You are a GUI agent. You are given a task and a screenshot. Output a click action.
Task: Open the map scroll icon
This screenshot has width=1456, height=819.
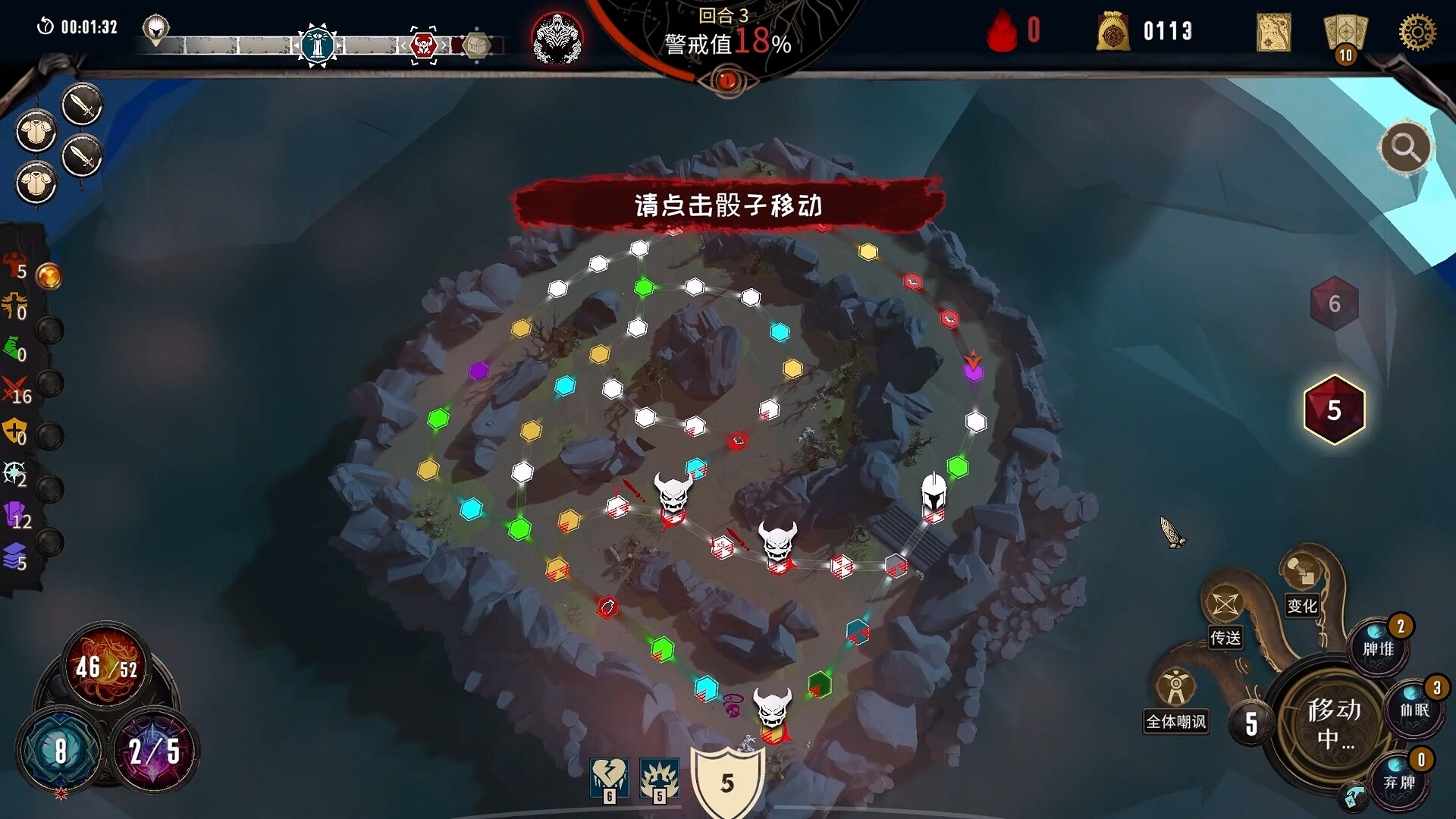pos(1273,33)
